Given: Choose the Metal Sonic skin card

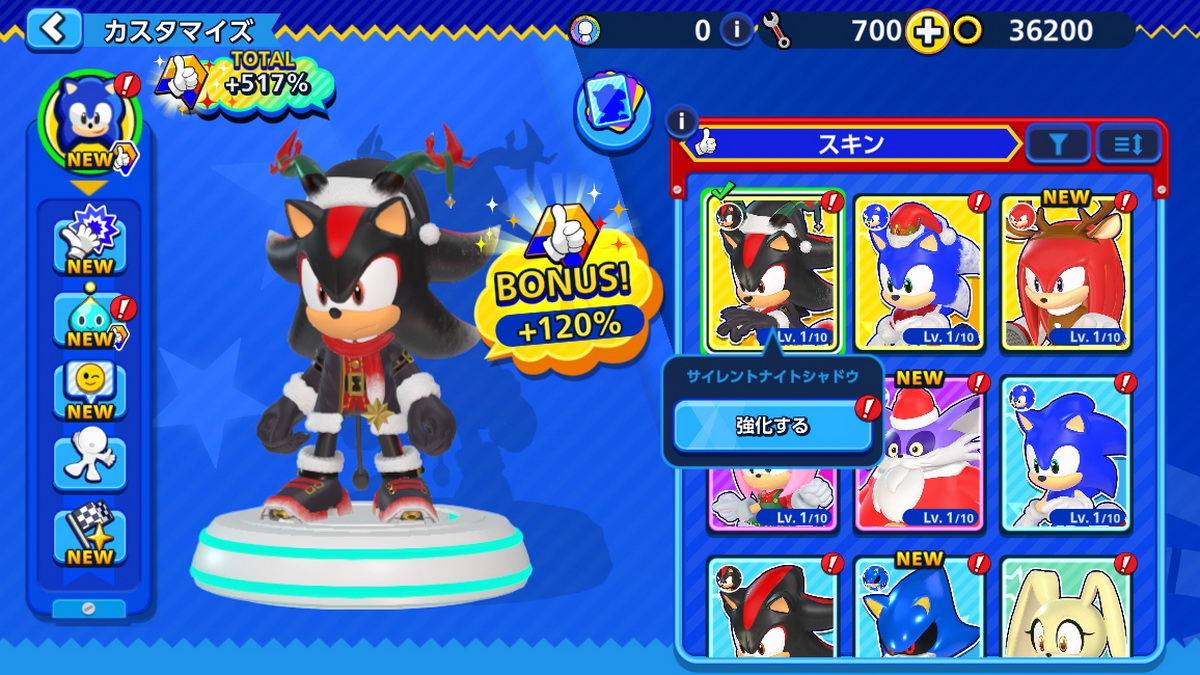Looking at the screenshot, I should pyautogui.click(x=920, y=610).
